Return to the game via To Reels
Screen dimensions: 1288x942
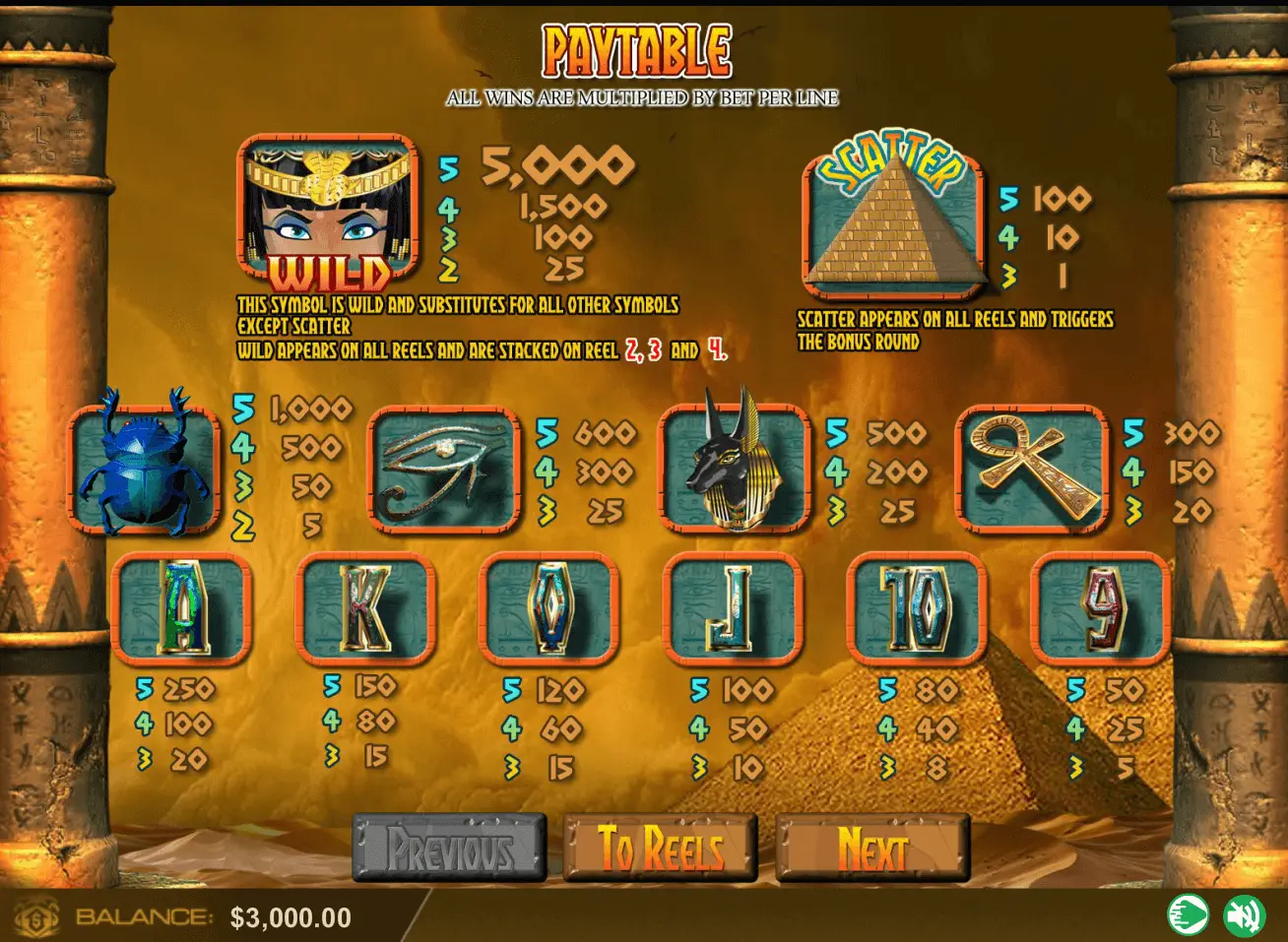coord(660,848)
